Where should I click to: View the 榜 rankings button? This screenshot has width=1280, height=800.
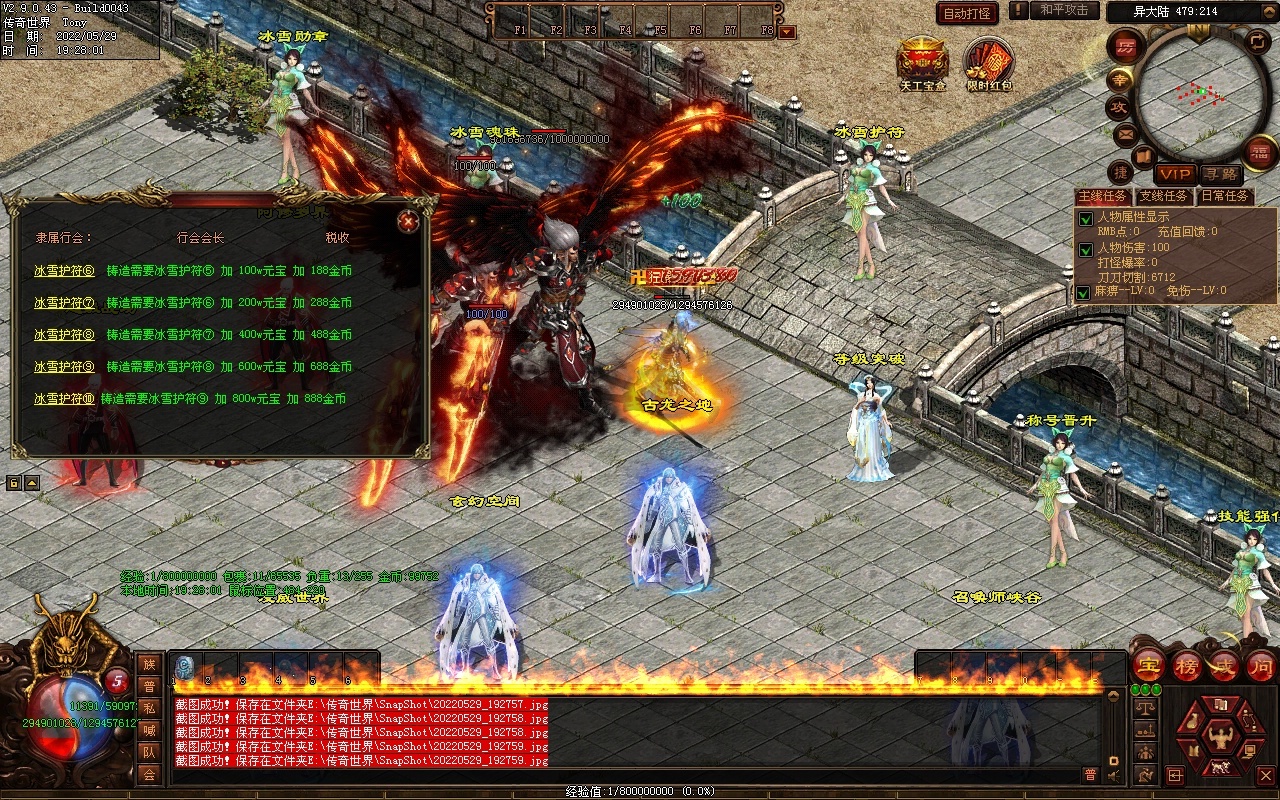pos(1187,665)
